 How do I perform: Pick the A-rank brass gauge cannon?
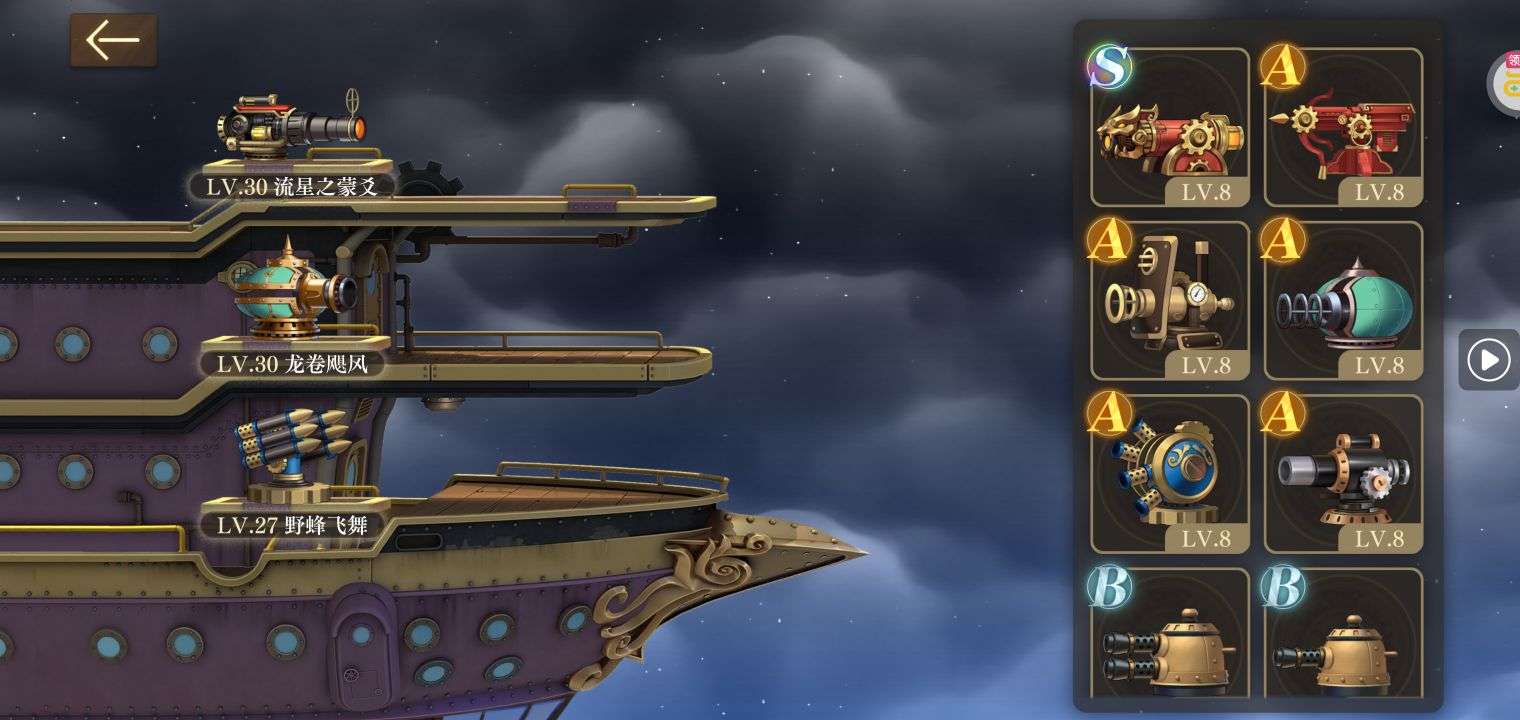pos(1170,301)
